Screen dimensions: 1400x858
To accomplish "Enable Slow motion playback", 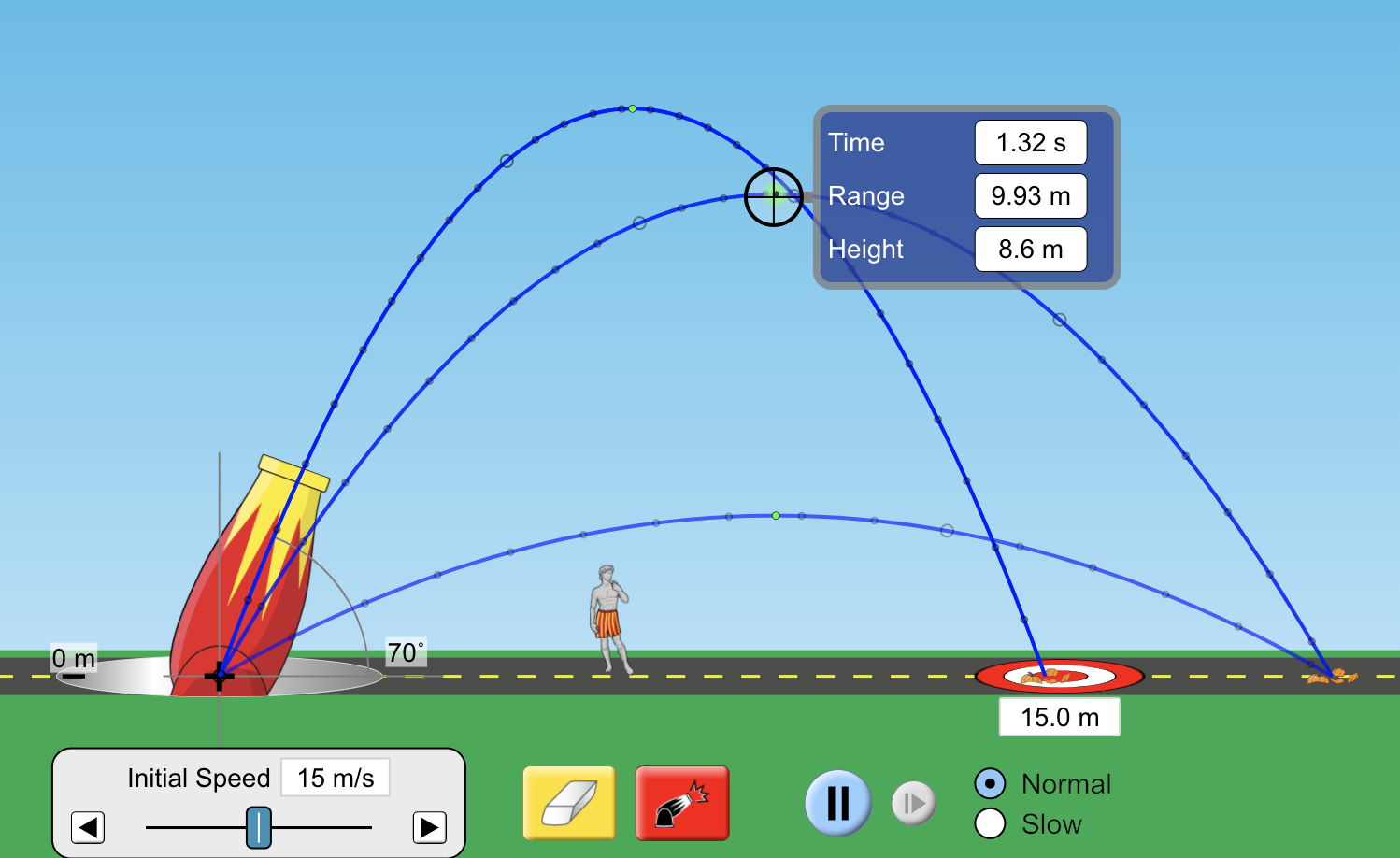I will click(990, 823).
